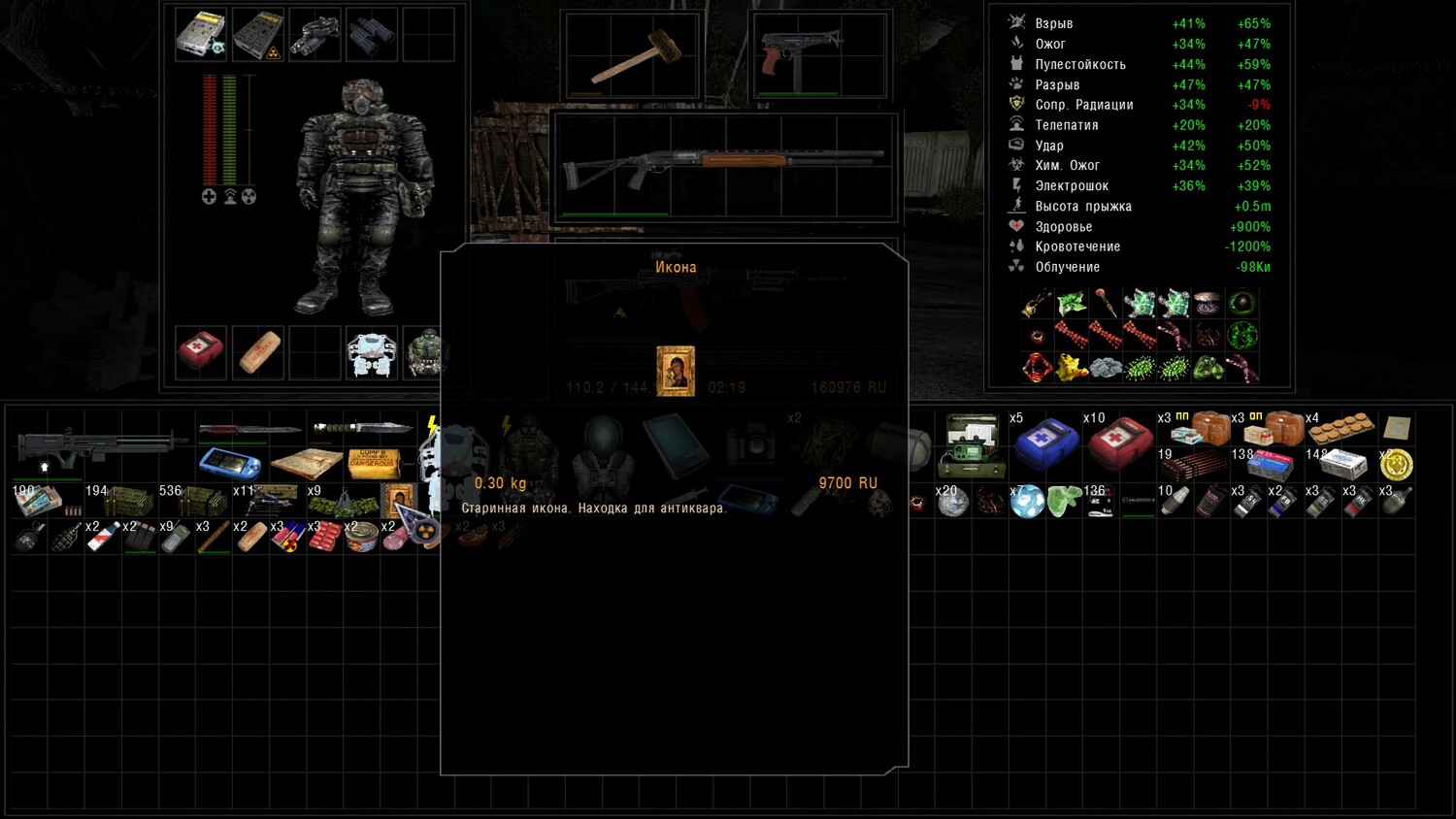
Task: Select the sledgehammer melee weapon slot
Action: coord(629,57)
